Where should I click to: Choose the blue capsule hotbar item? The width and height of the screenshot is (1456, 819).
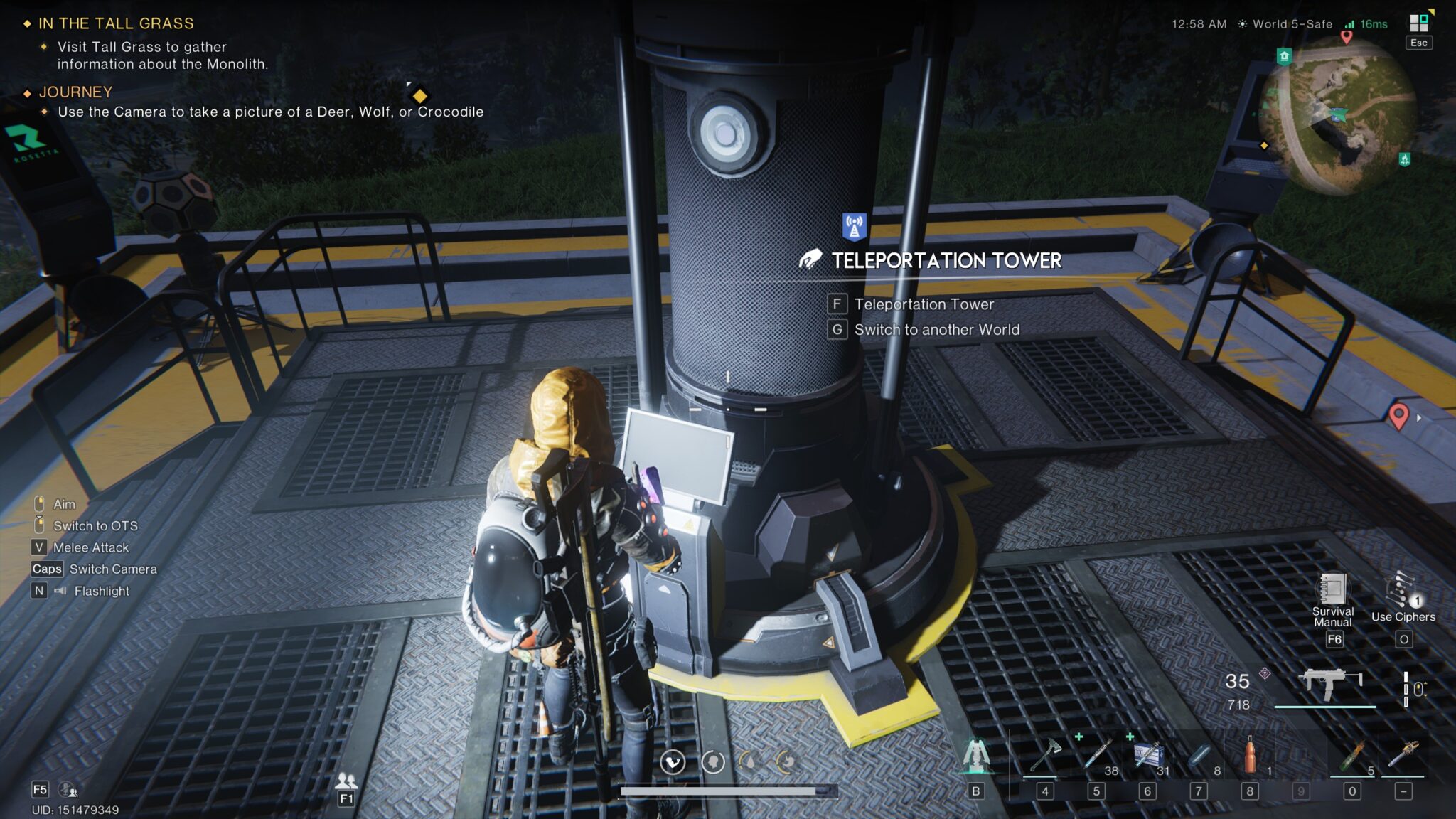[1199, 755]
